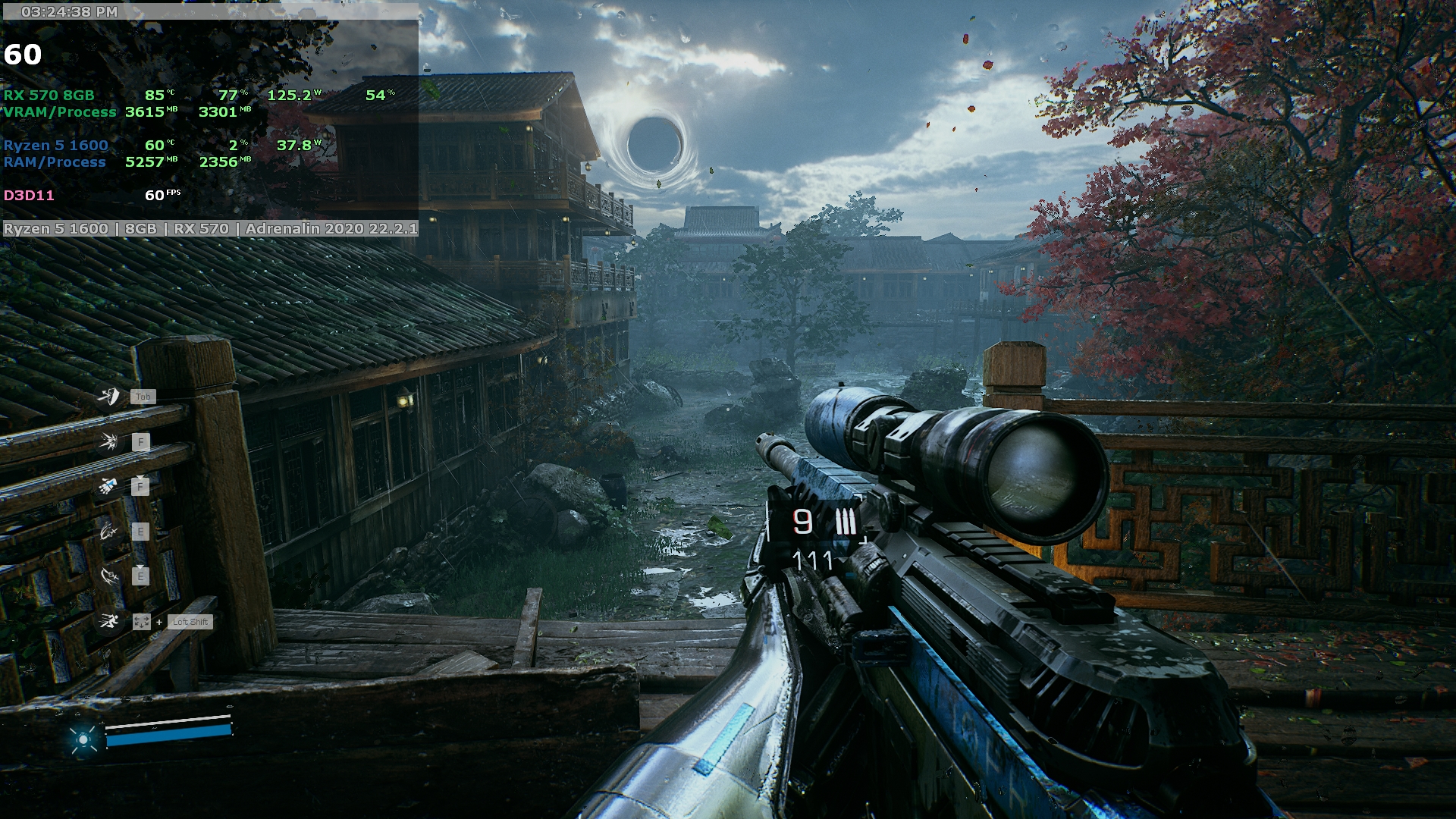Select the sword and shield ability icon
This screenshot has width=1456, height=819.
[110, 396]
